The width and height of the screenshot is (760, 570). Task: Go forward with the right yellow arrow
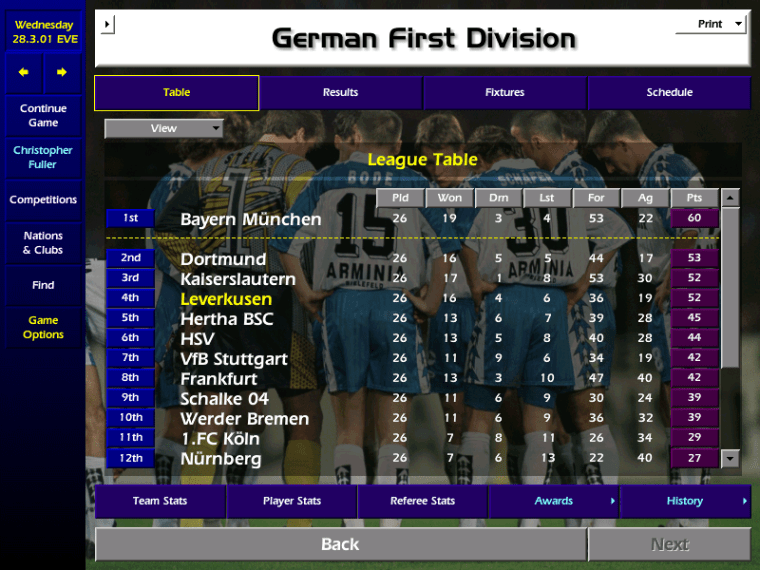62,73
